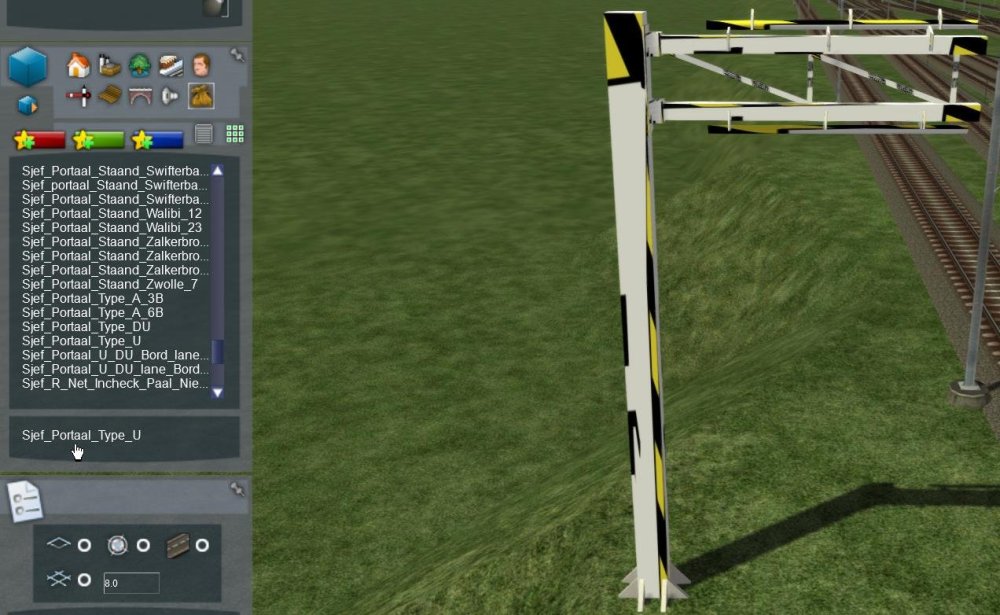The width and height of the screenshot is (1000, 615).
Task: Toggle the radio button beside the road icon
Action: coord(202,545)
